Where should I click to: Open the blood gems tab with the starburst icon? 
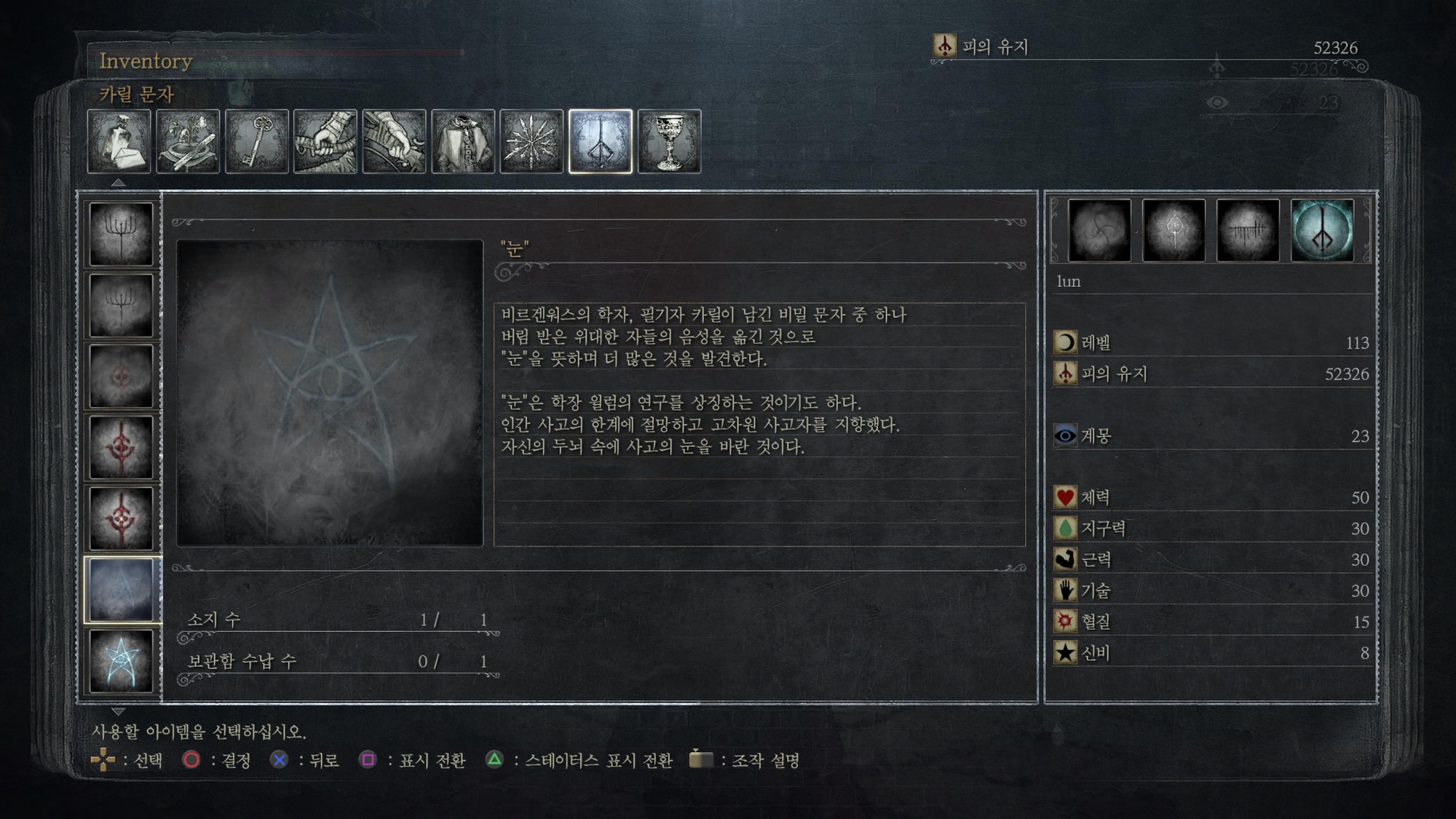[x=531, y=142]
